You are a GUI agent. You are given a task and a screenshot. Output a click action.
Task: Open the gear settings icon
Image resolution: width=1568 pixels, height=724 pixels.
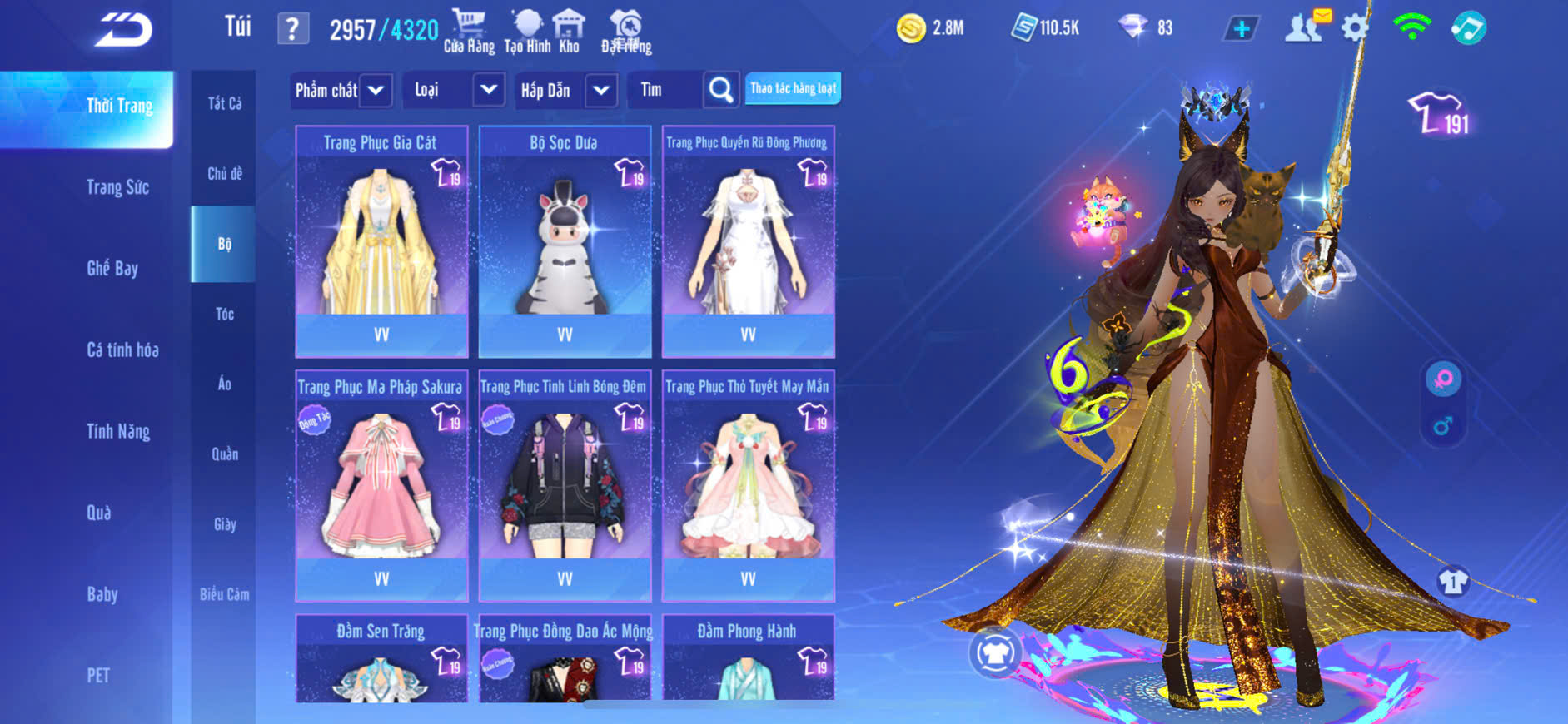coord(1355,28)
